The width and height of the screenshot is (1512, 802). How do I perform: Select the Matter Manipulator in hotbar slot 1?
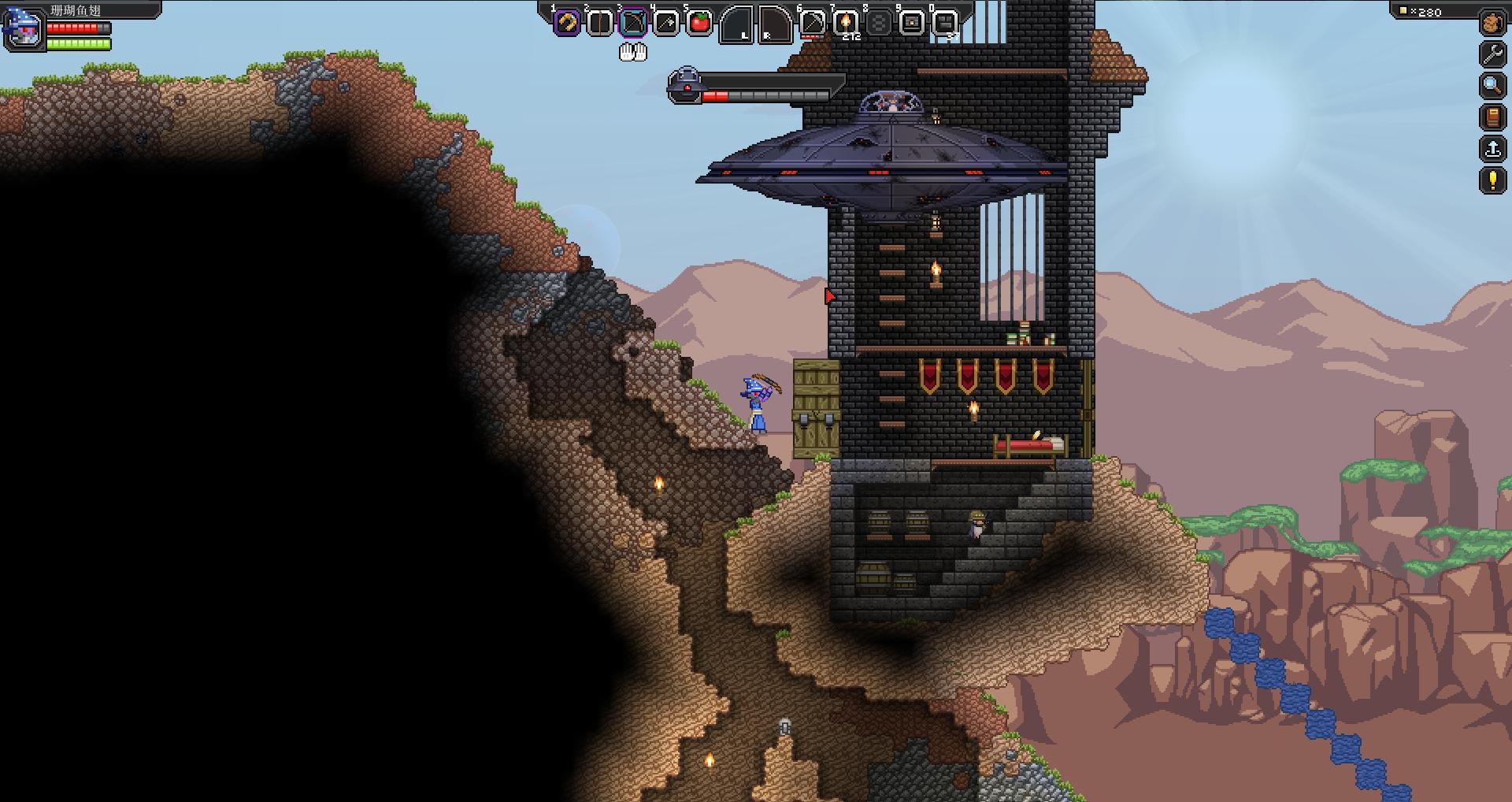click(x=567, y=21)
